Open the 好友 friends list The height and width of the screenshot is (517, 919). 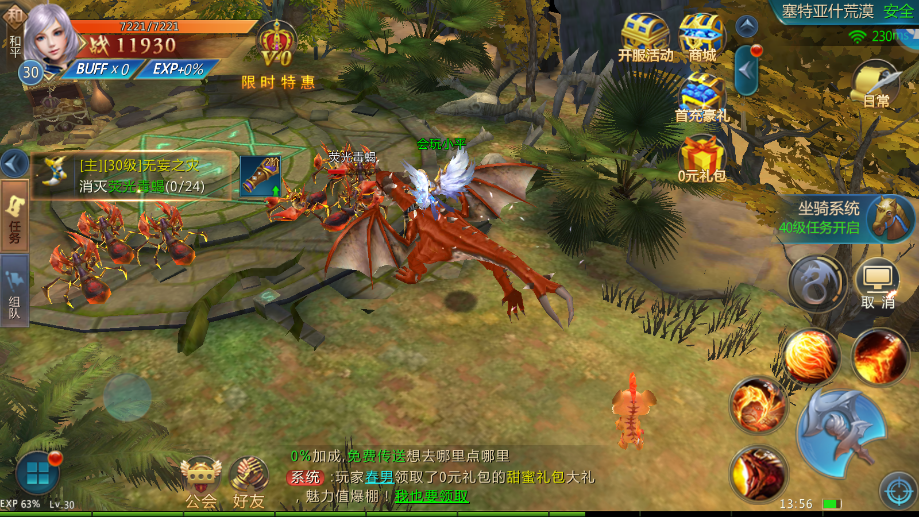coord(247,481)
